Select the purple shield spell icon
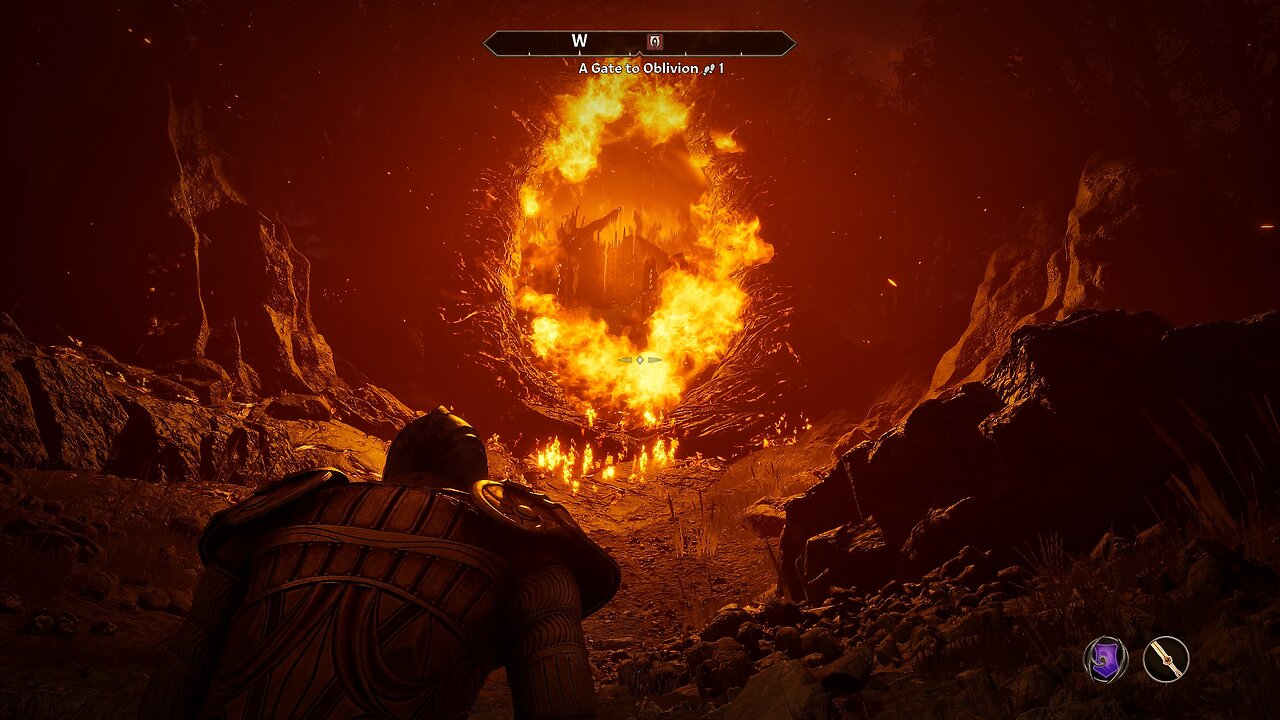The image size is (1280, 720). (x=1105, y=660)
